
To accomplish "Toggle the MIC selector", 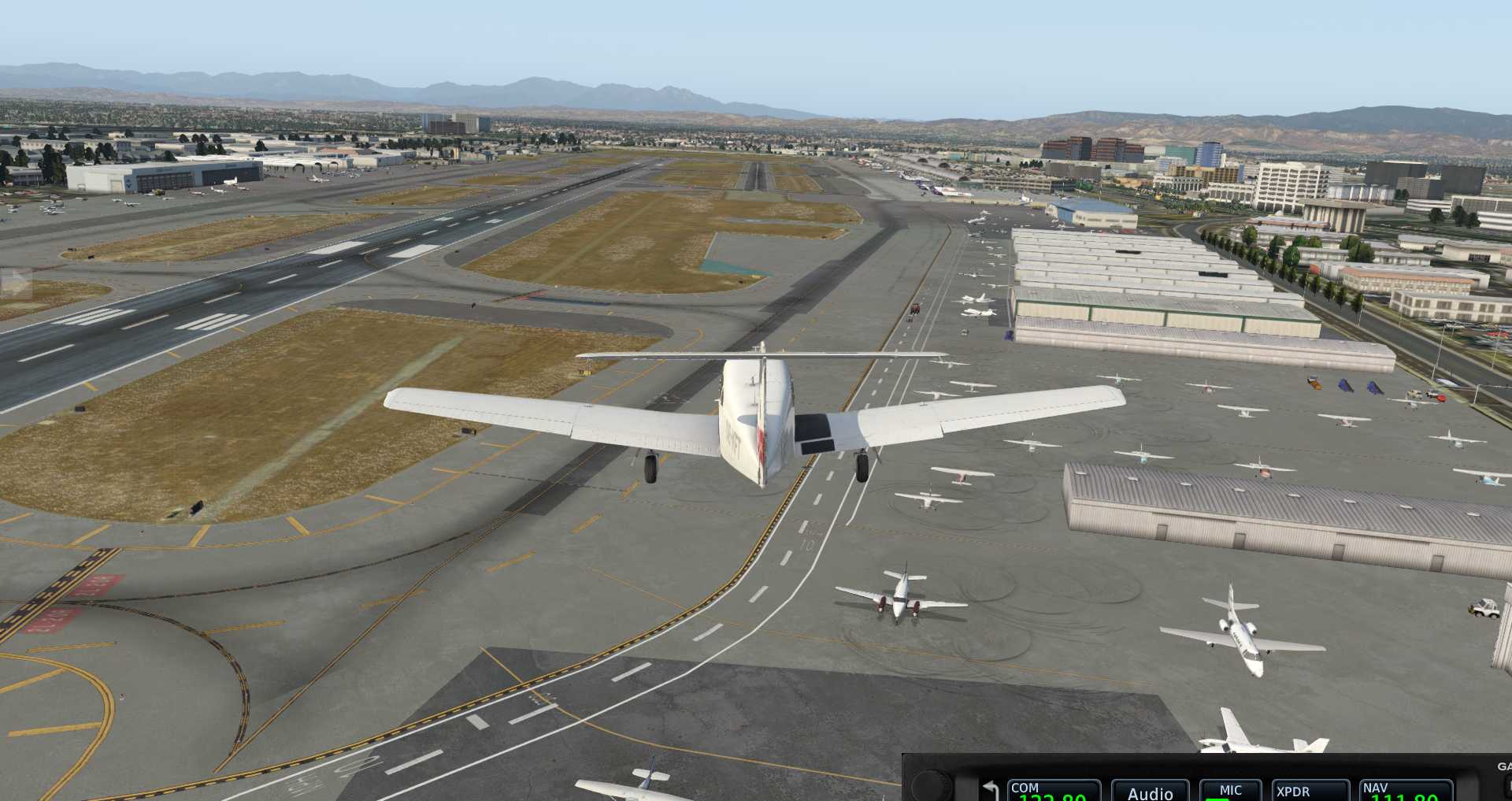I will (x=1230, y=791).
